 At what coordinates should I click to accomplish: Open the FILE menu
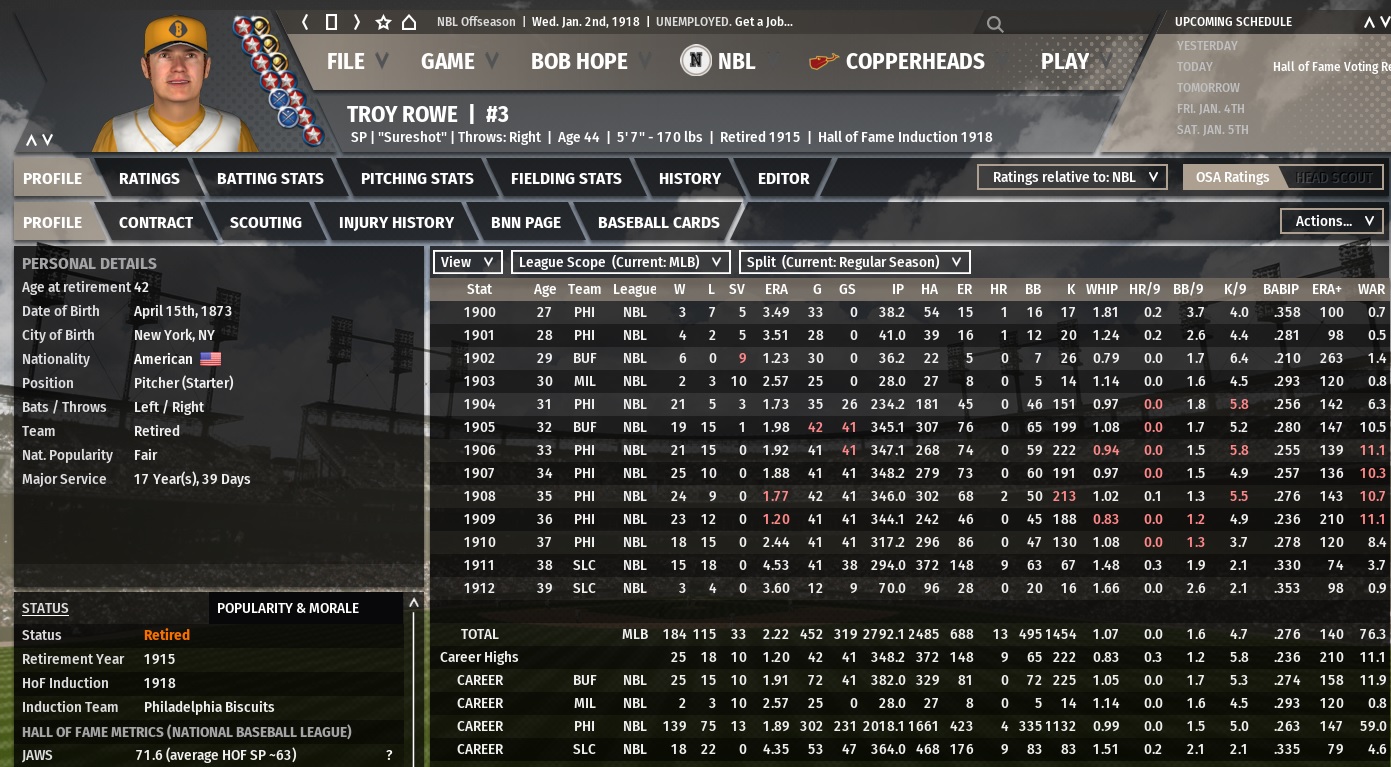click(x=346, y=61)
